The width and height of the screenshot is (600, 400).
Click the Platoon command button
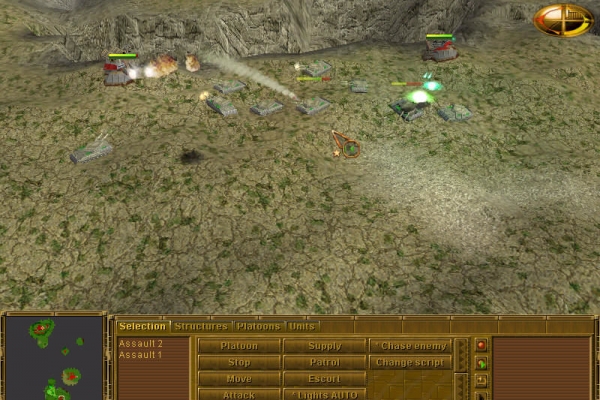(239, 346)
